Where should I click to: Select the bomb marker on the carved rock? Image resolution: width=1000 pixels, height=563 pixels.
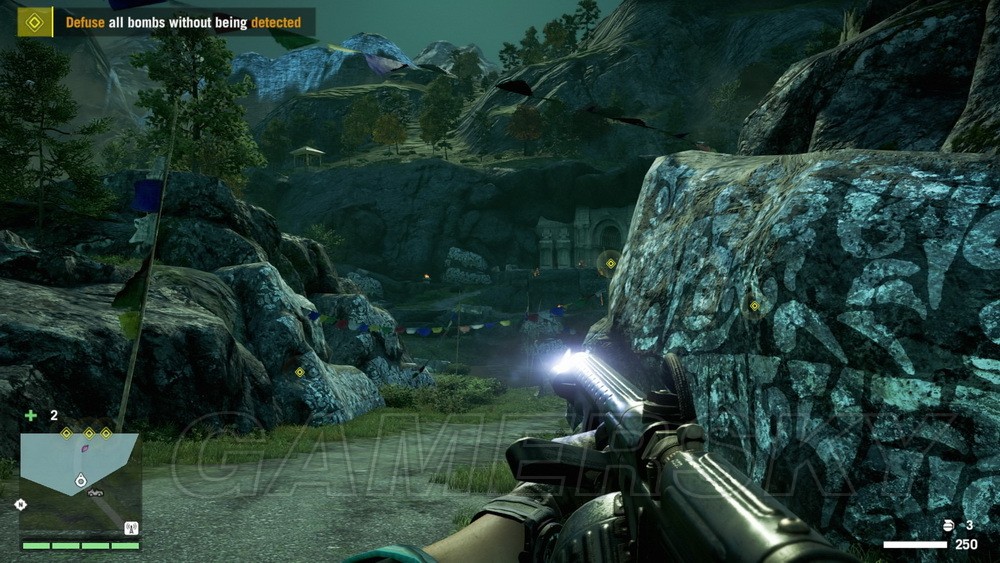(x=754, y=306)
